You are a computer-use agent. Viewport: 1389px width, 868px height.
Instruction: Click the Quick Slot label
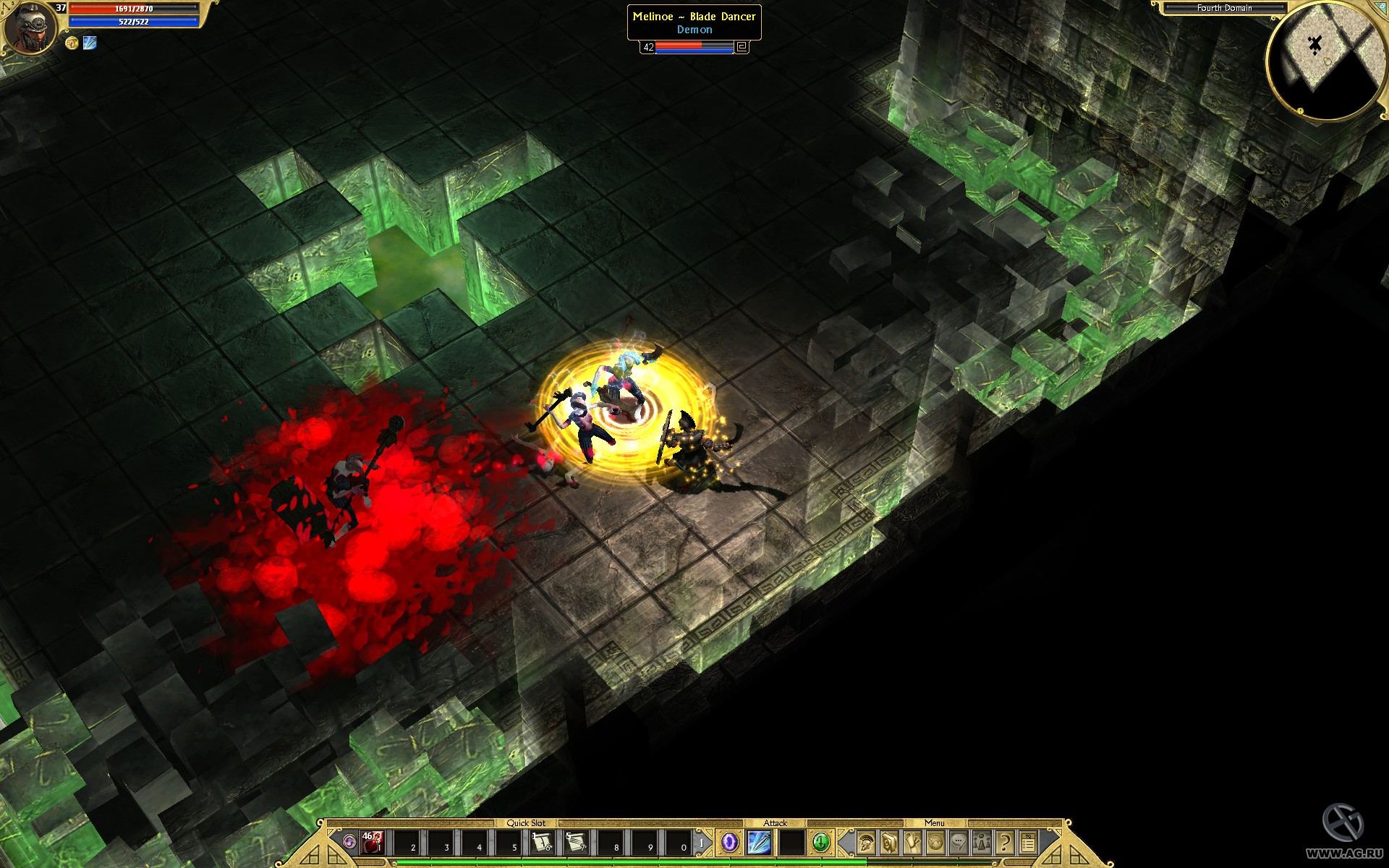pyautogui.click(x=526, y=822)
